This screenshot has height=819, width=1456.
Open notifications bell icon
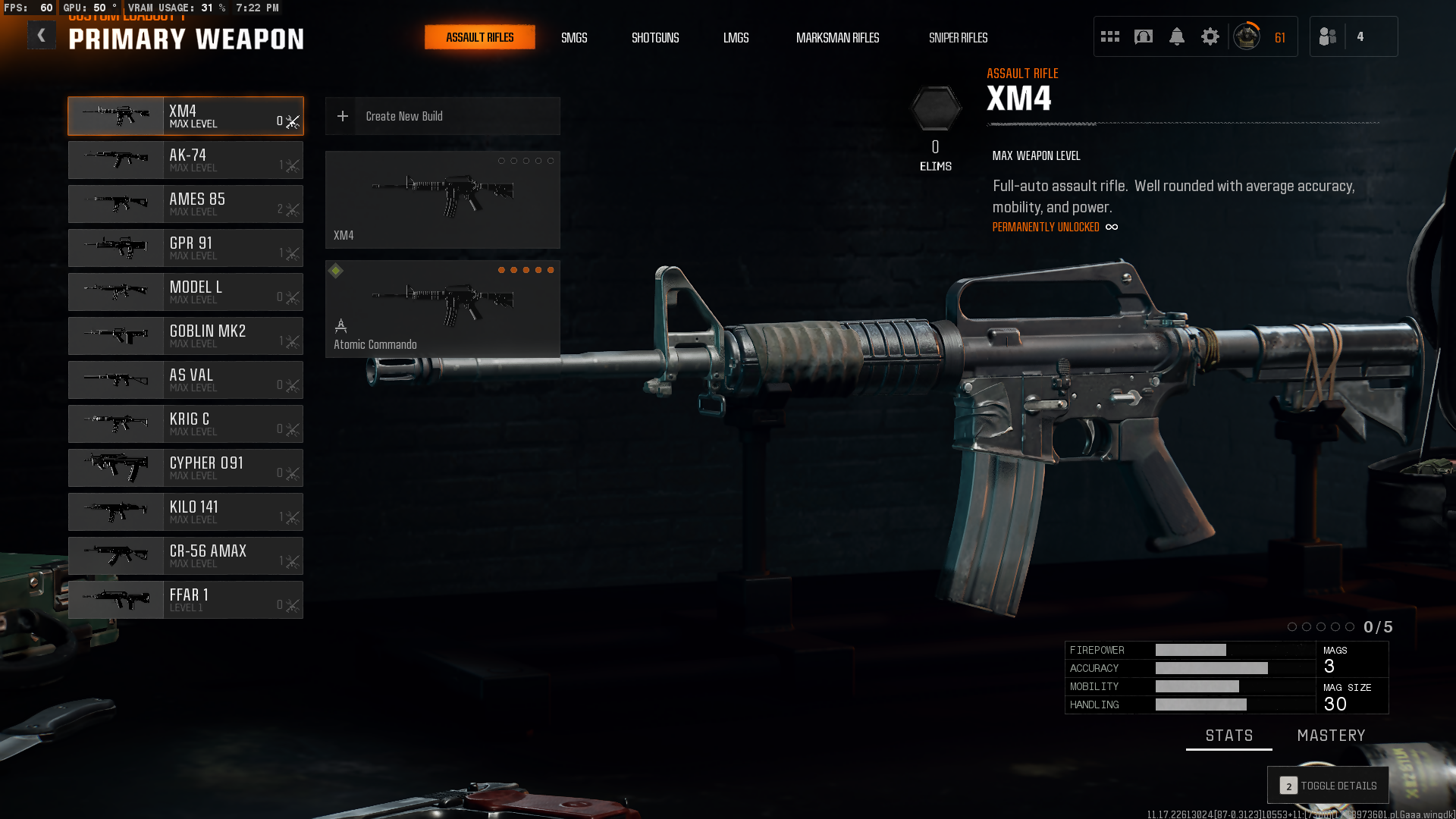click(x=1177, y=36)
